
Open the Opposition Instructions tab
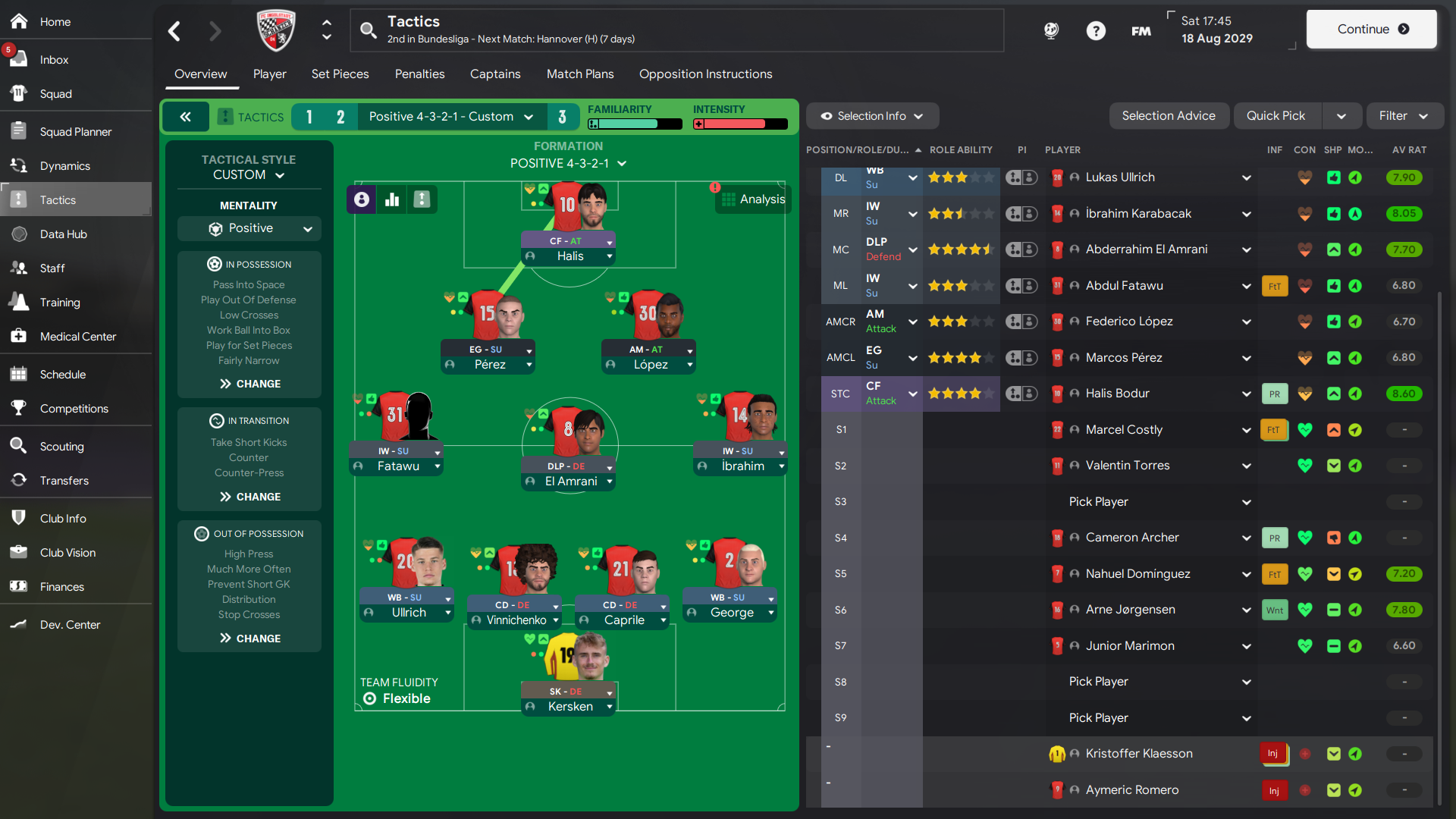pyautogui.click(x=705, y=74)
